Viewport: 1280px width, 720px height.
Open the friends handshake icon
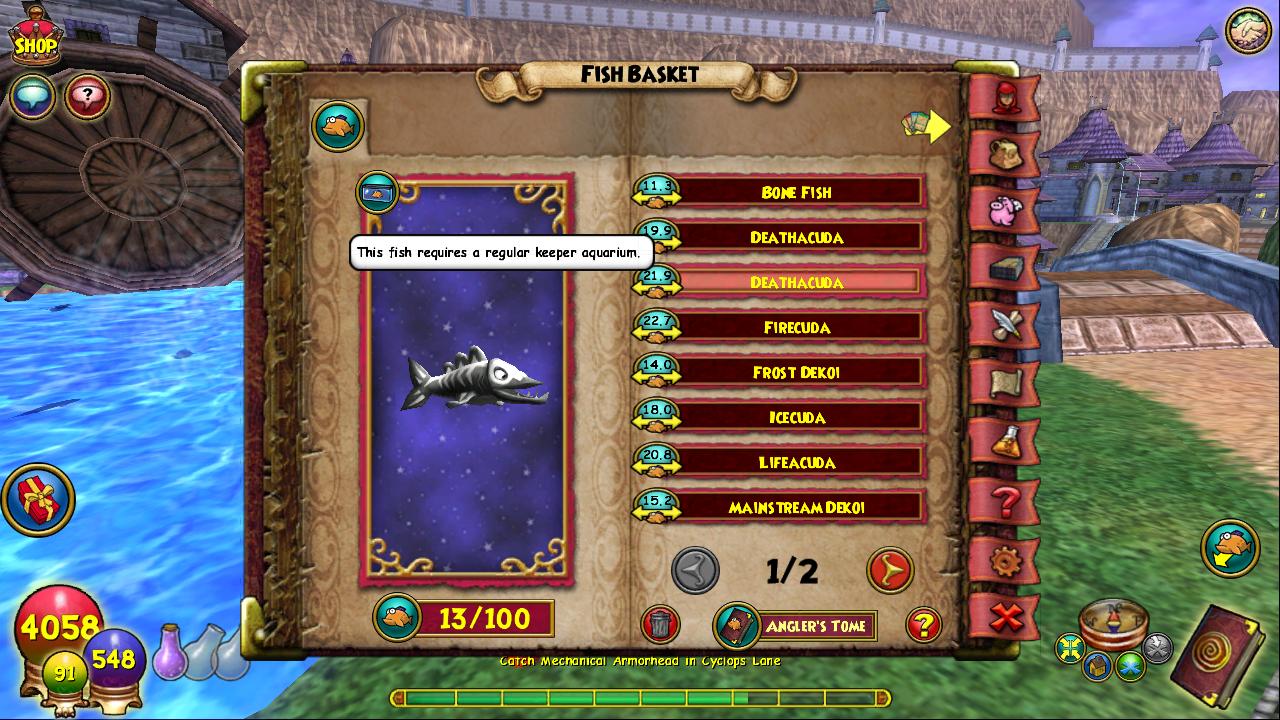point(1247,31)
